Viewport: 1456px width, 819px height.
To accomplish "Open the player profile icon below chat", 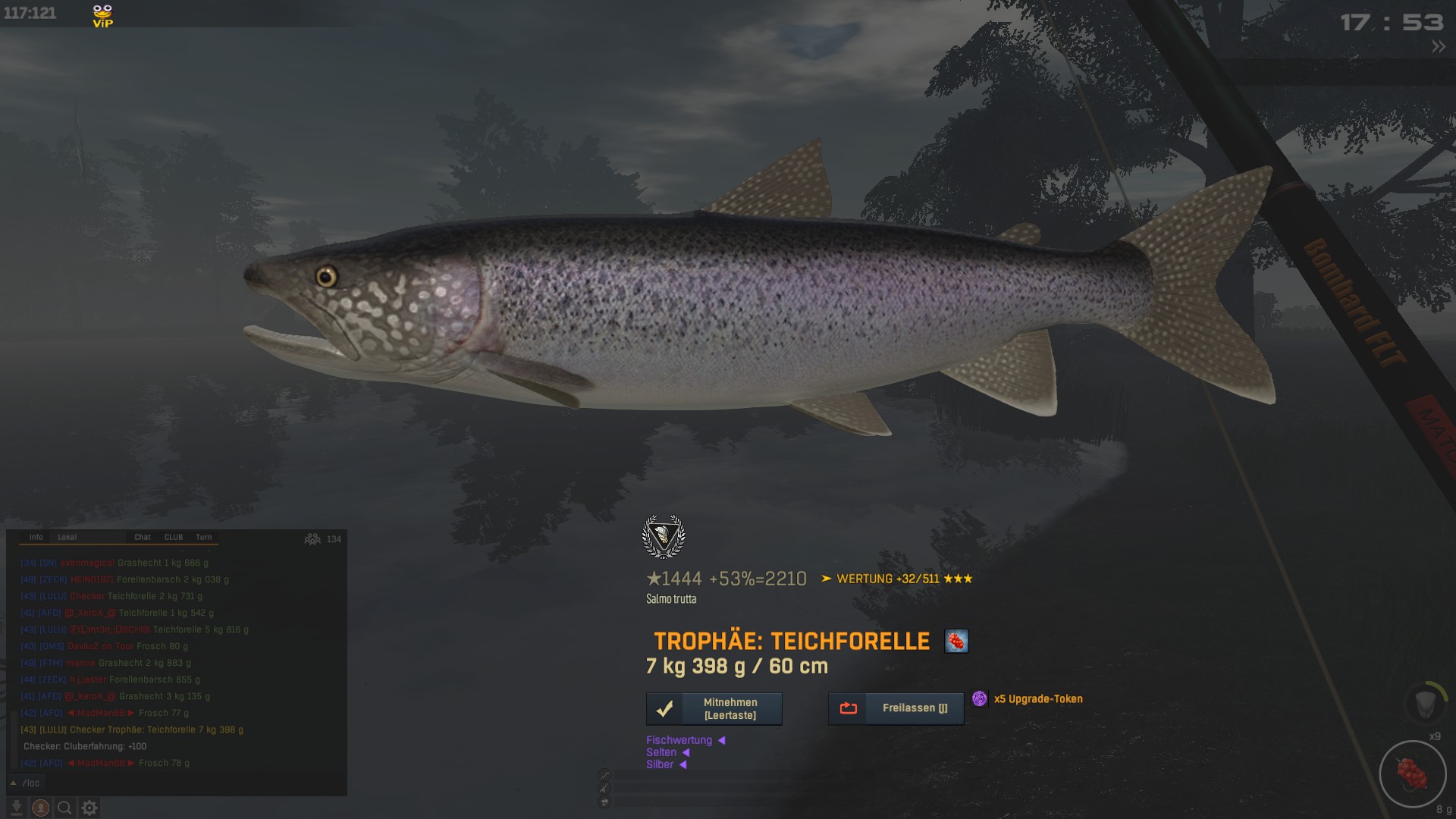I will [41, 808].
